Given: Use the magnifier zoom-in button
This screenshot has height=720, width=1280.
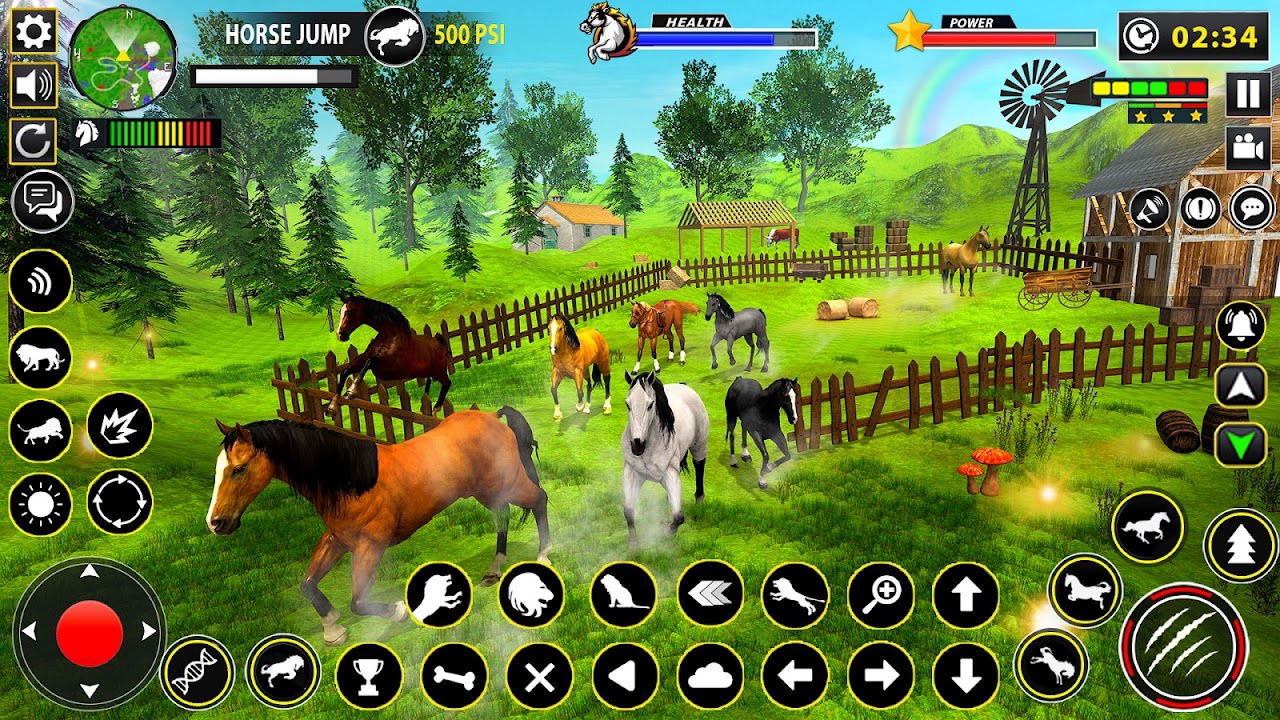Looking at the screenshot, I should tap(881, 596).
